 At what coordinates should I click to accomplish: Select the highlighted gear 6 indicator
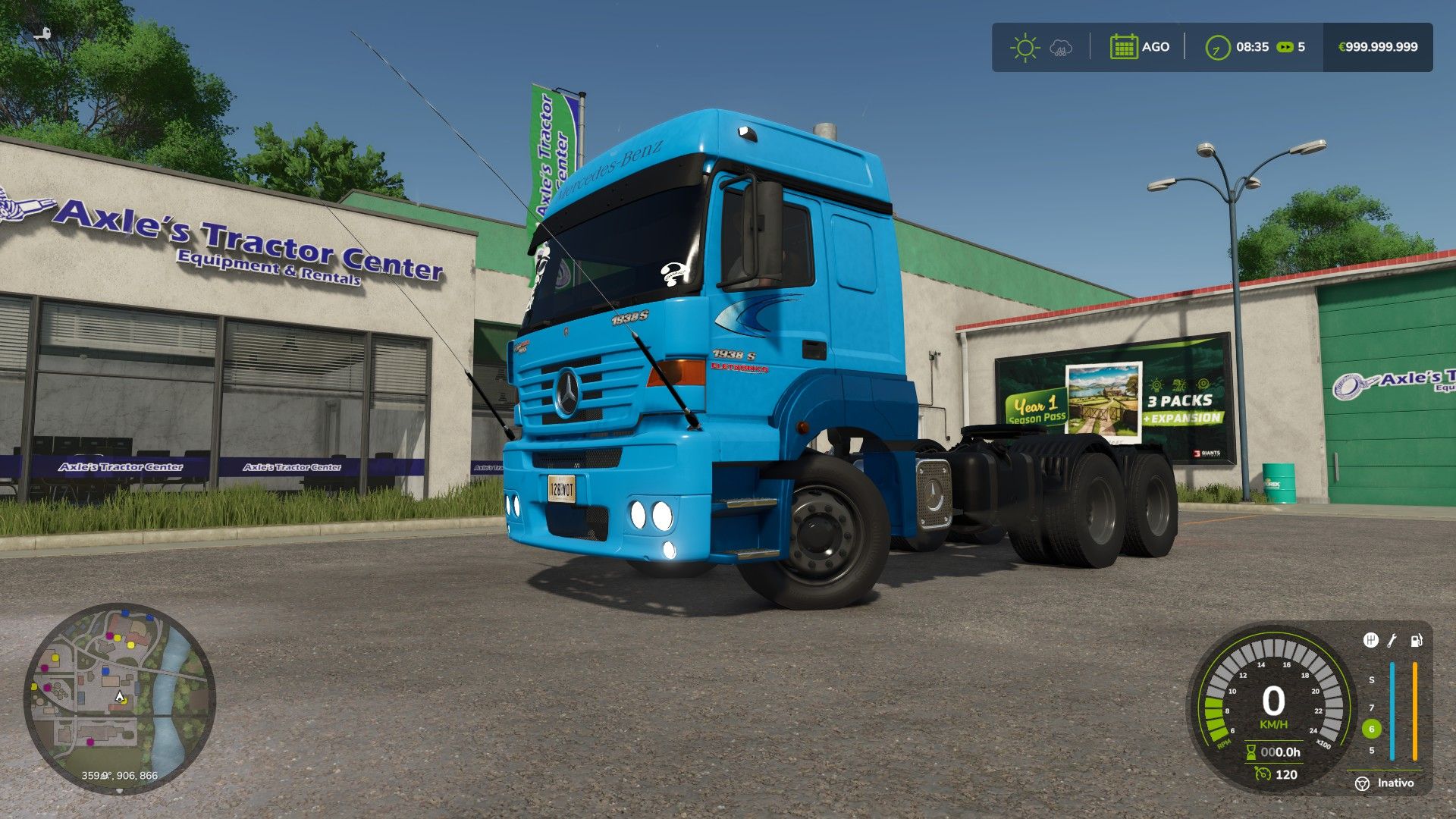[x=1371, y=729]
